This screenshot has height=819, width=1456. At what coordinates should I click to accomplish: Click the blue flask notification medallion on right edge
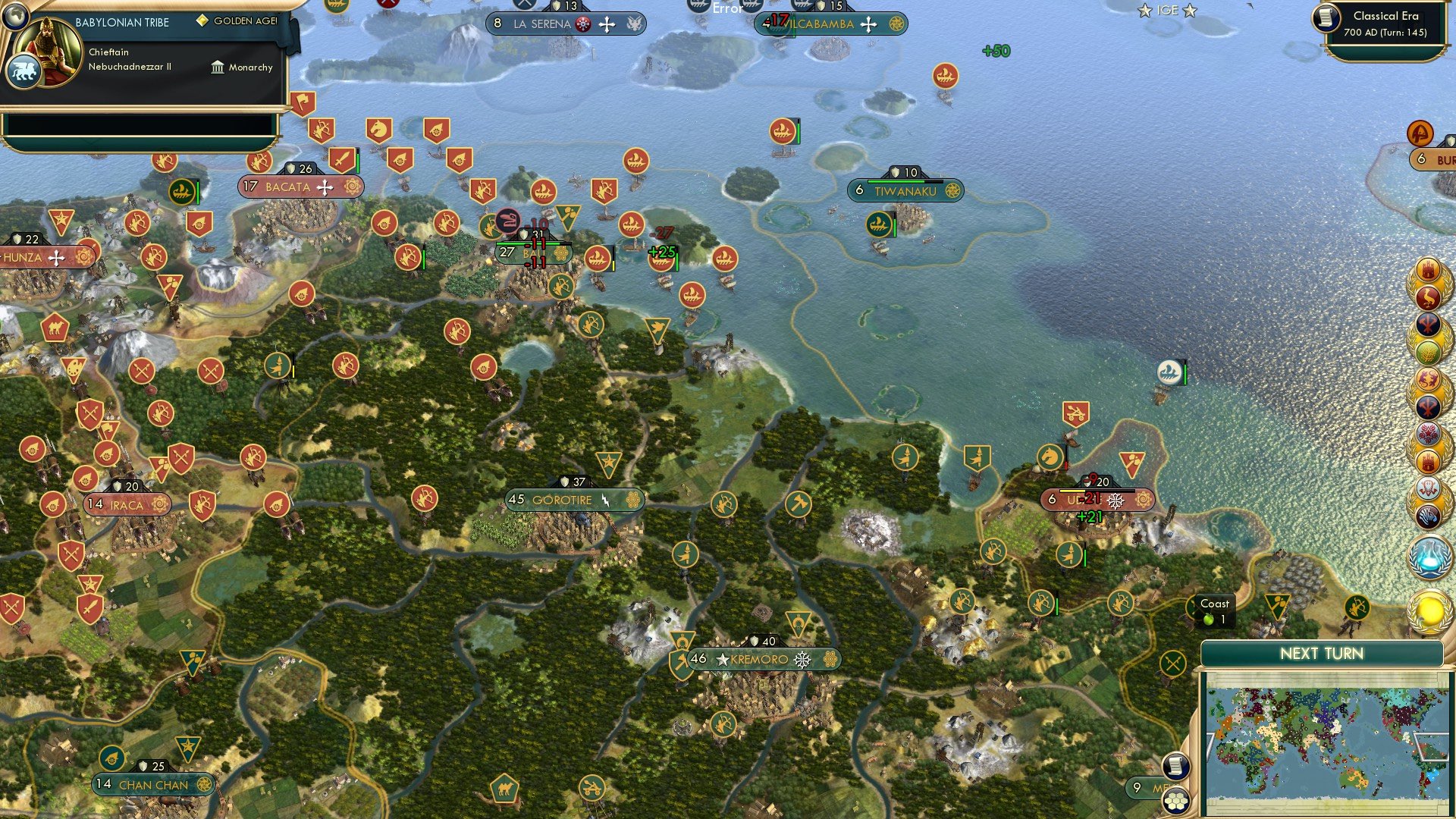pyautogui.click(x=1430, y=559)
